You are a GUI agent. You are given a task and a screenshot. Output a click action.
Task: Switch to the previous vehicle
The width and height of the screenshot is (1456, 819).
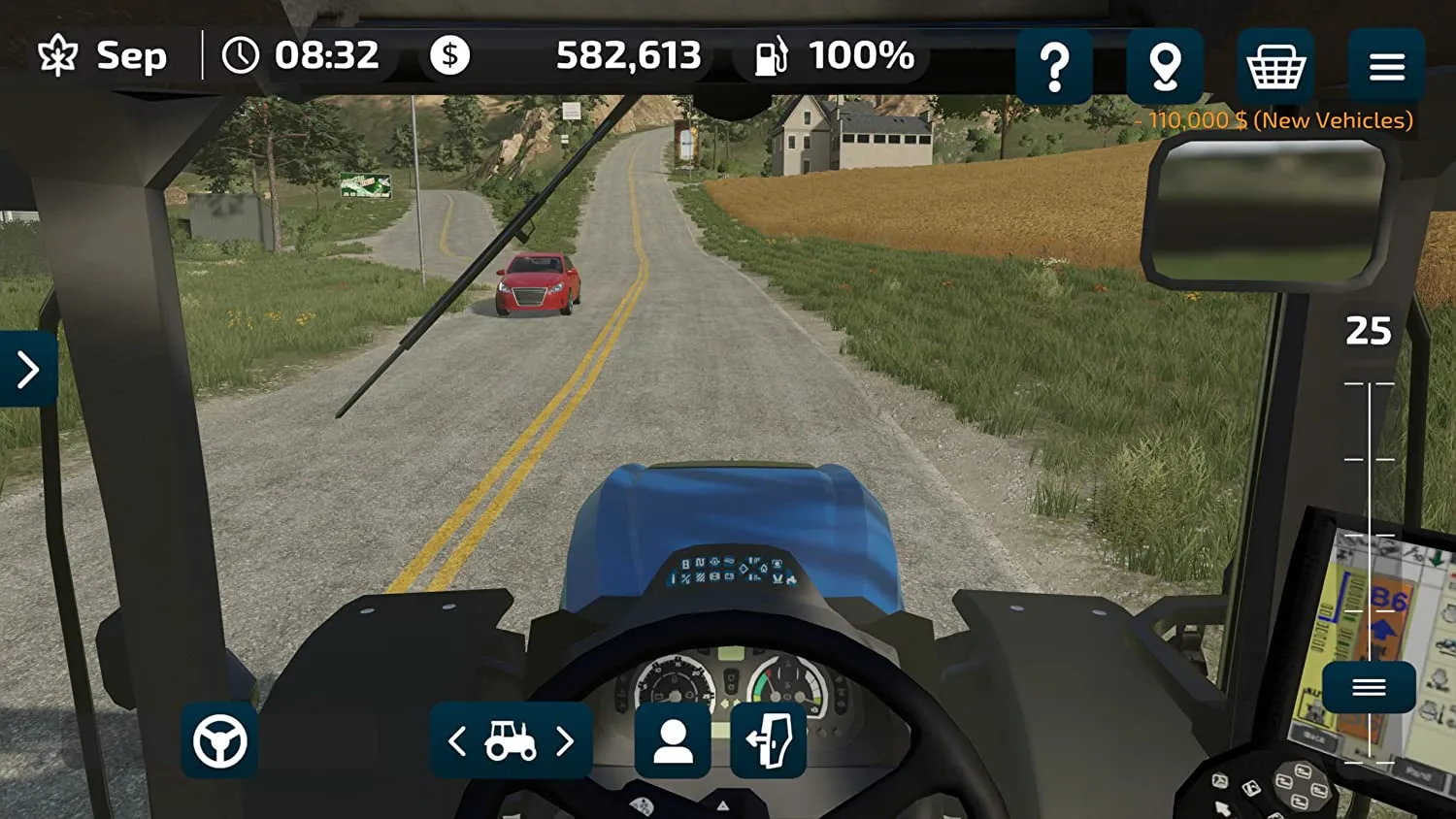[x=457, y=742]
